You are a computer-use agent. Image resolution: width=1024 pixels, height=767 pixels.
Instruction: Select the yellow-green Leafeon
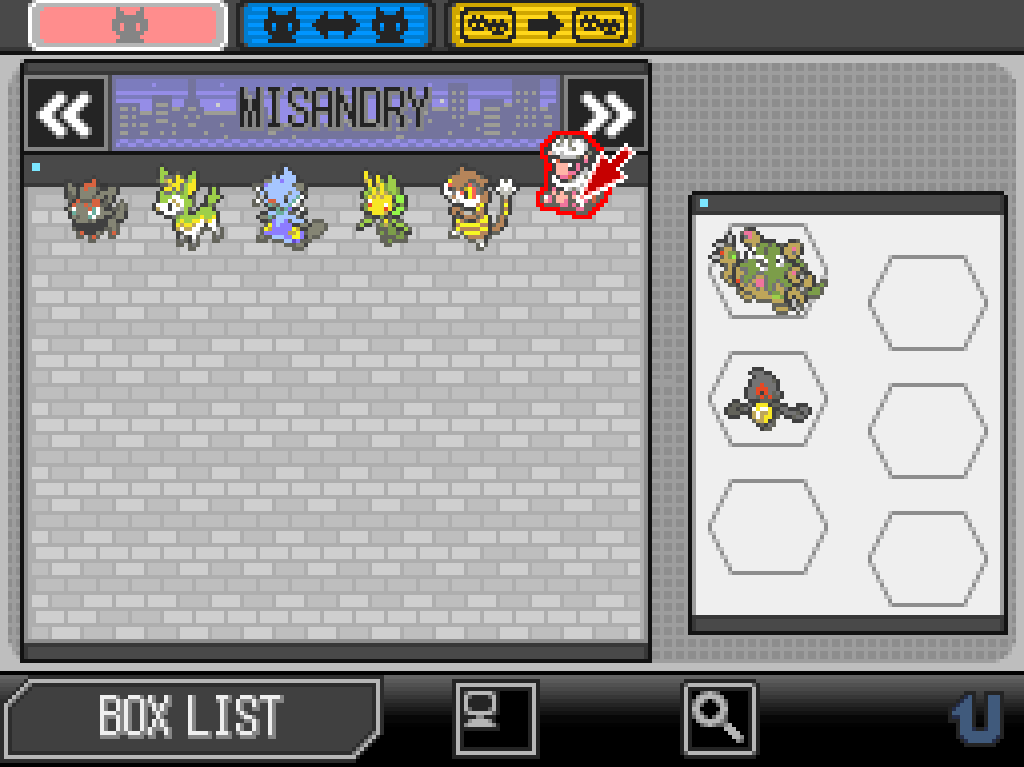point(383,208)
